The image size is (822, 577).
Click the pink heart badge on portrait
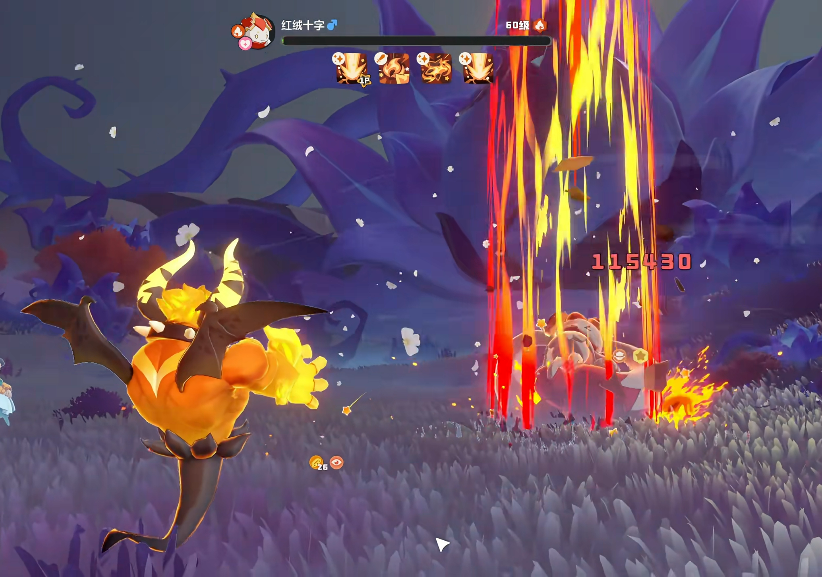(245, 44)
